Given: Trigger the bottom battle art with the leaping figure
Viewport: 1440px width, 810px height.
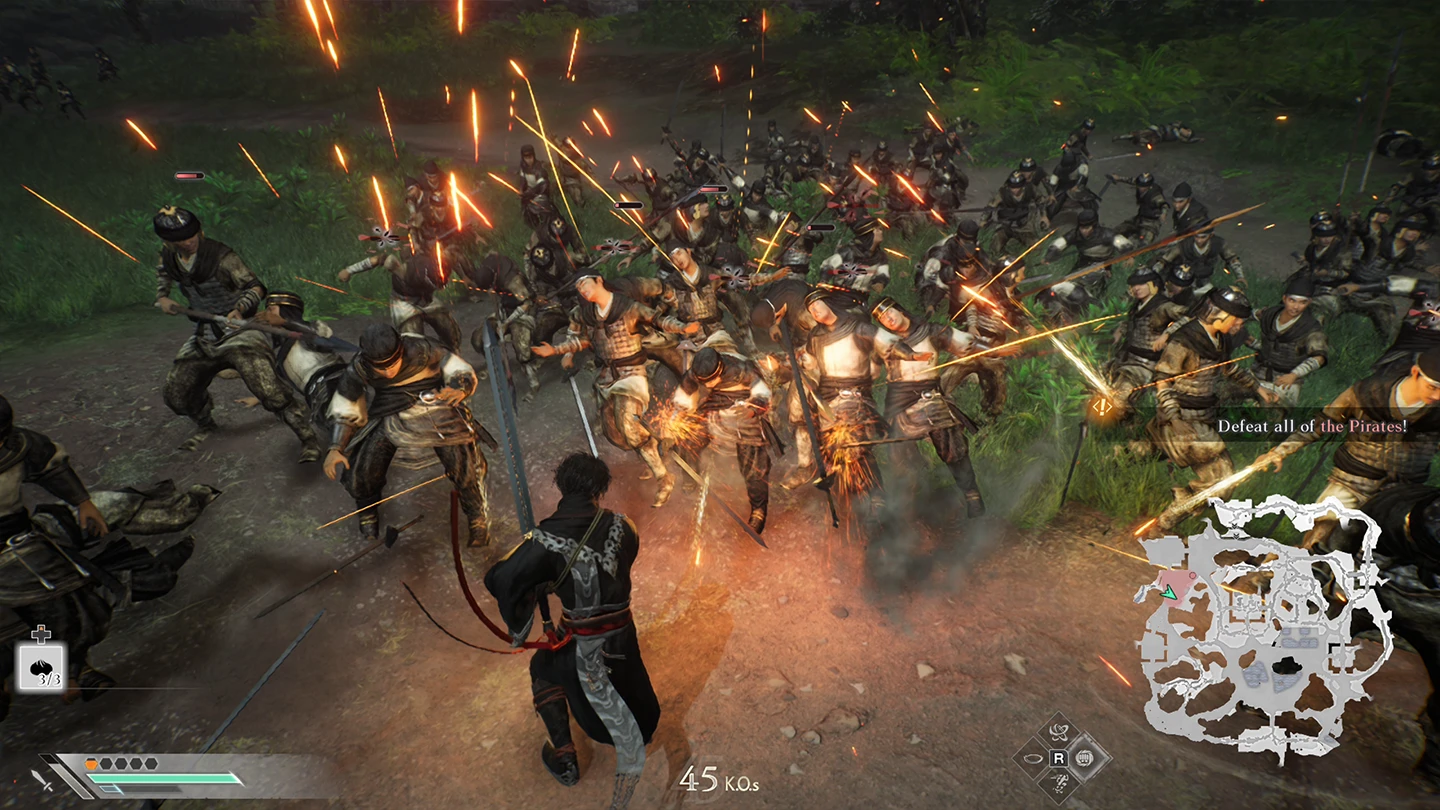Looking at the screenshot, I should (x=1059, y=784).
